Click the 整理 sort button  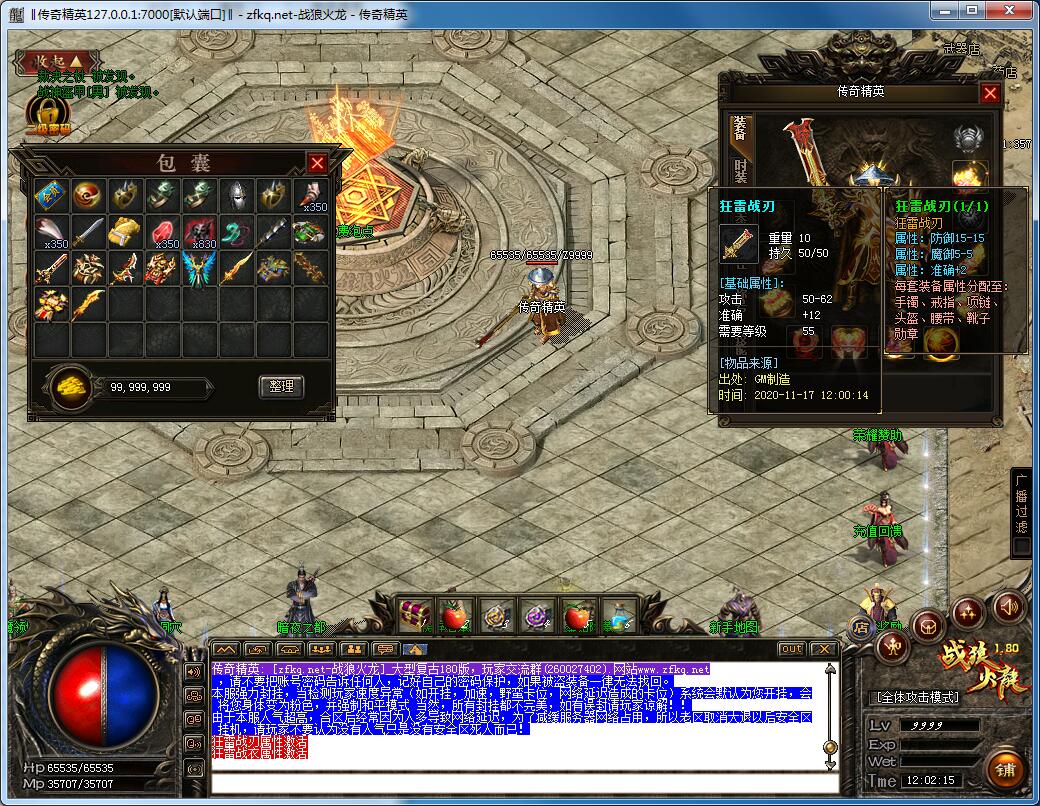281,386
